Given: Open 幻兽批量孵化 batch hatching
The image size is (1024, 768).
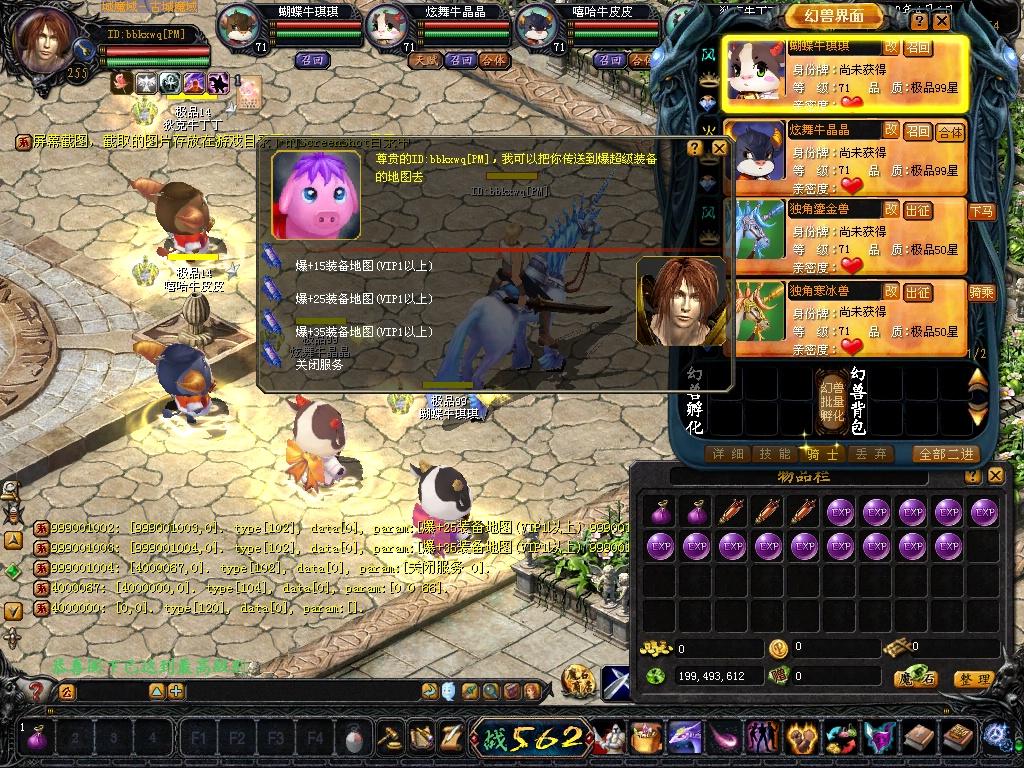Looking at the screenshot, I should point(832,401).
